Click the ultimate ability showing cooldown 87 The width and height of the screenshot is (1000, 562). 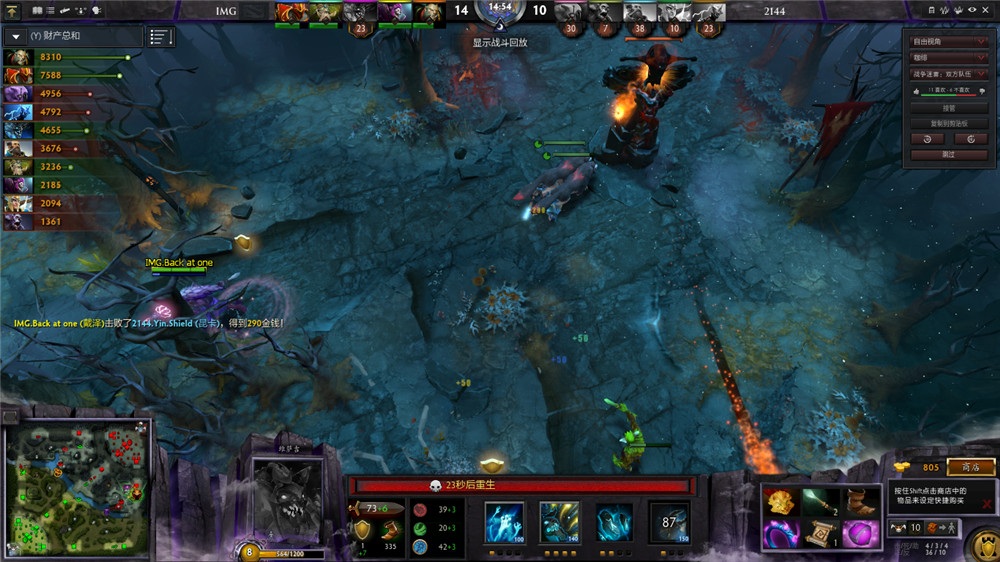click(x=668, y=523)
